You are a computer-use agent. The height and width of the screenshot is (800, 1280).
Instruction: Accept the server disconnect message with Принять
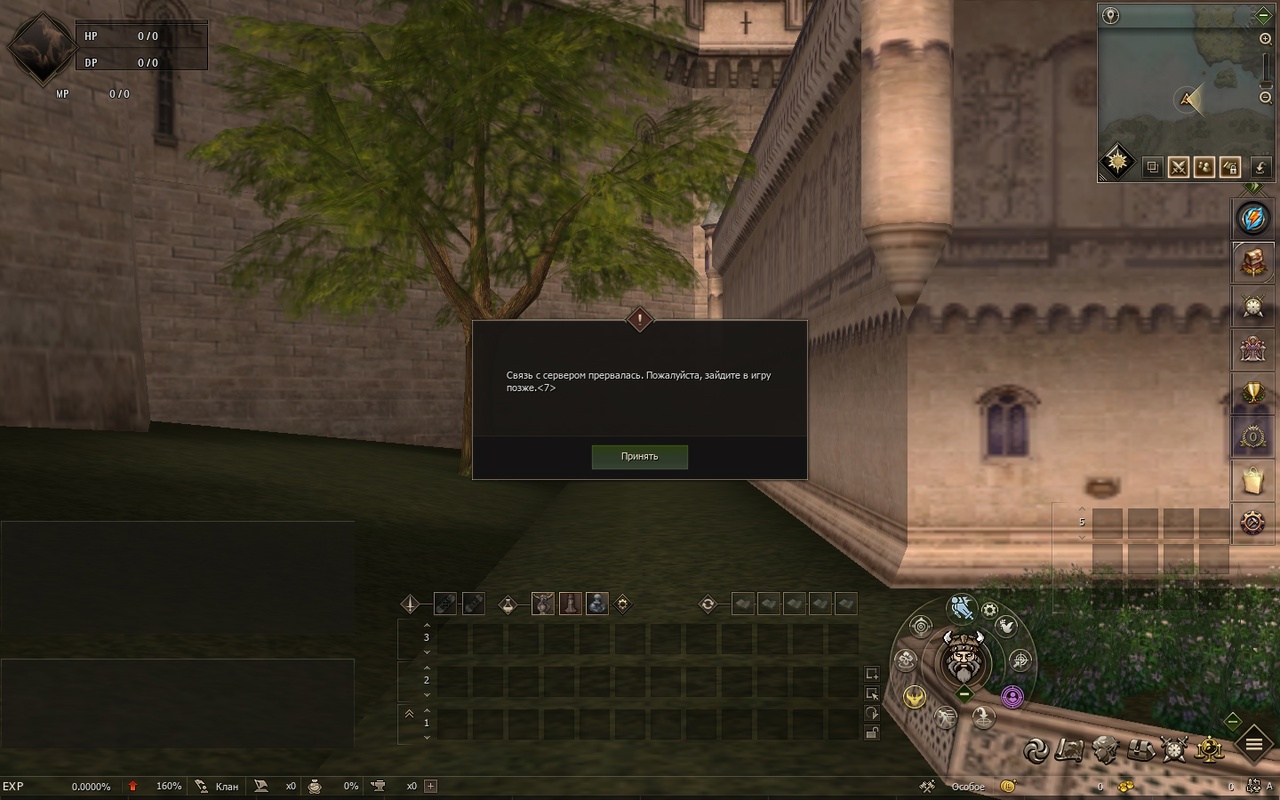click(639, 457)
